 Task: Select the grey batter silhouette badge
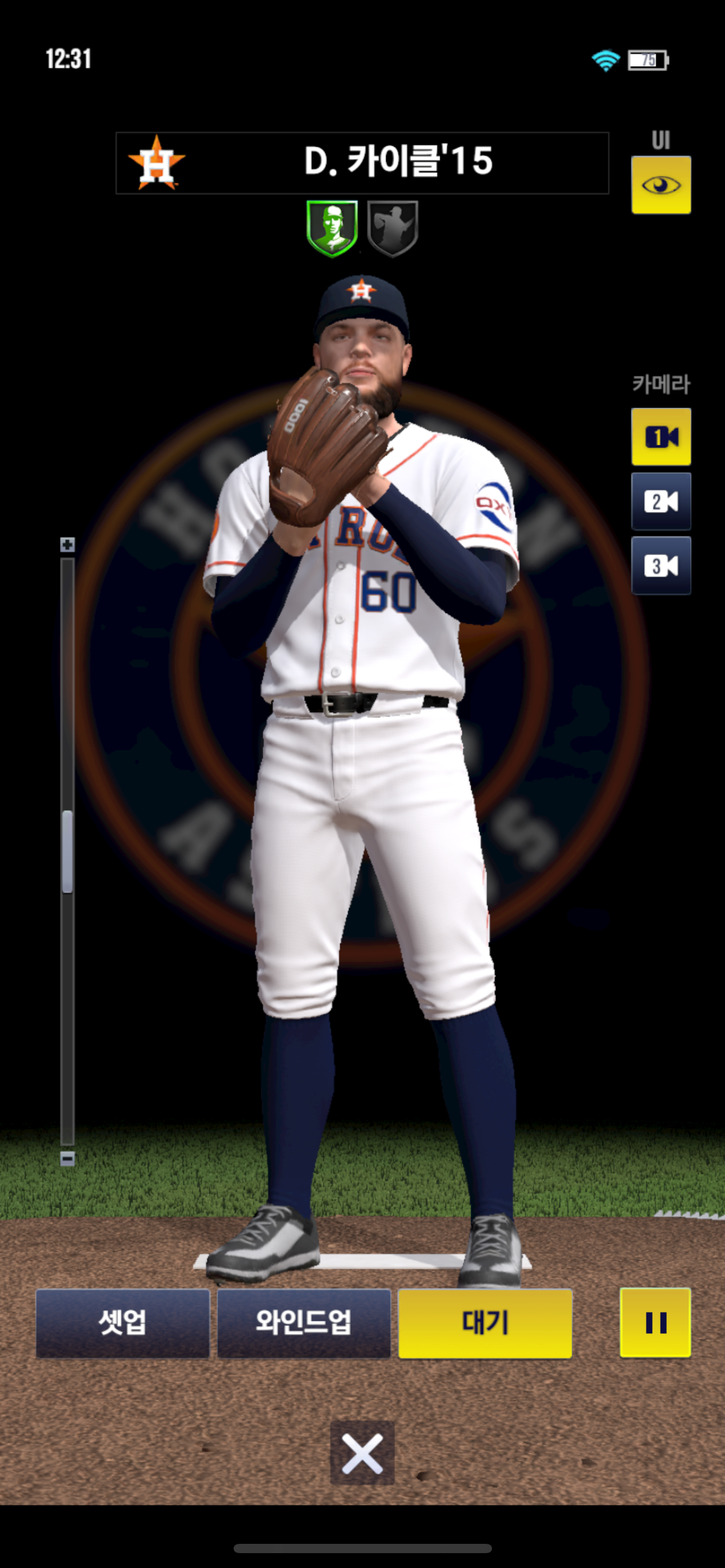[x=393, y=227]
